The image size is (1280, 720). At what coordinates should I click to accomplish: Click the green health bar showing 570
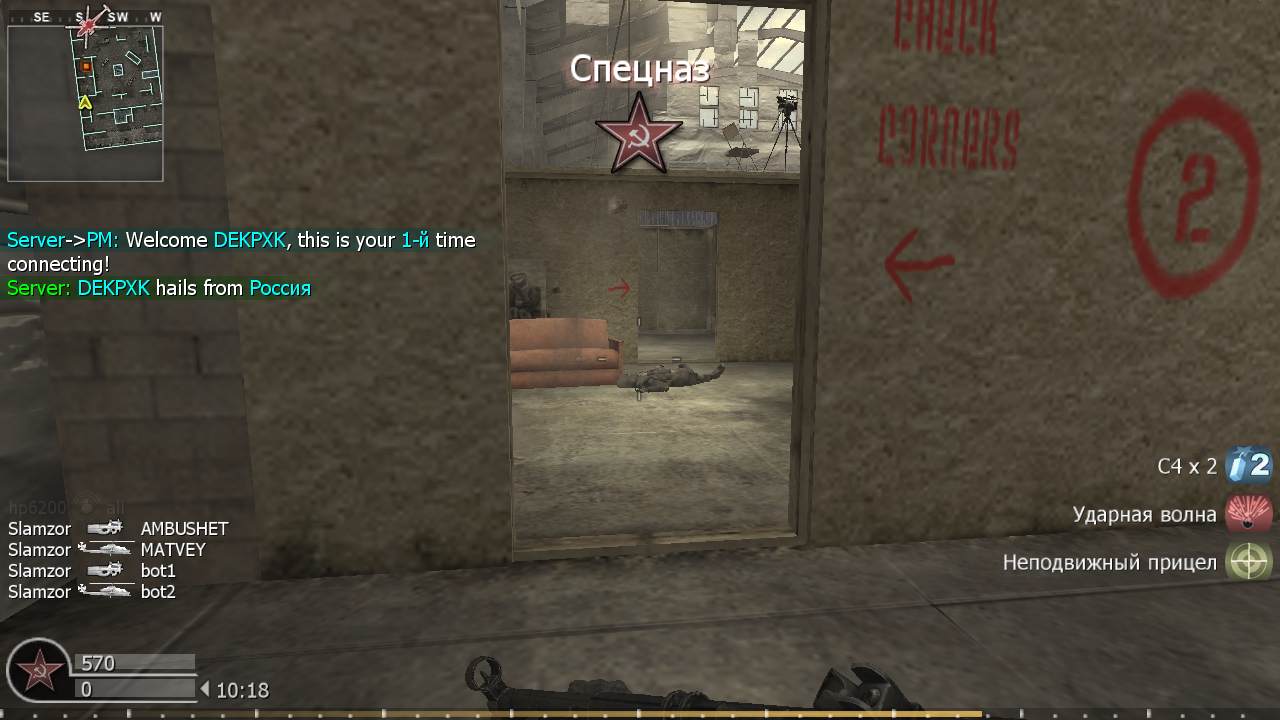(x=133, y=662)
